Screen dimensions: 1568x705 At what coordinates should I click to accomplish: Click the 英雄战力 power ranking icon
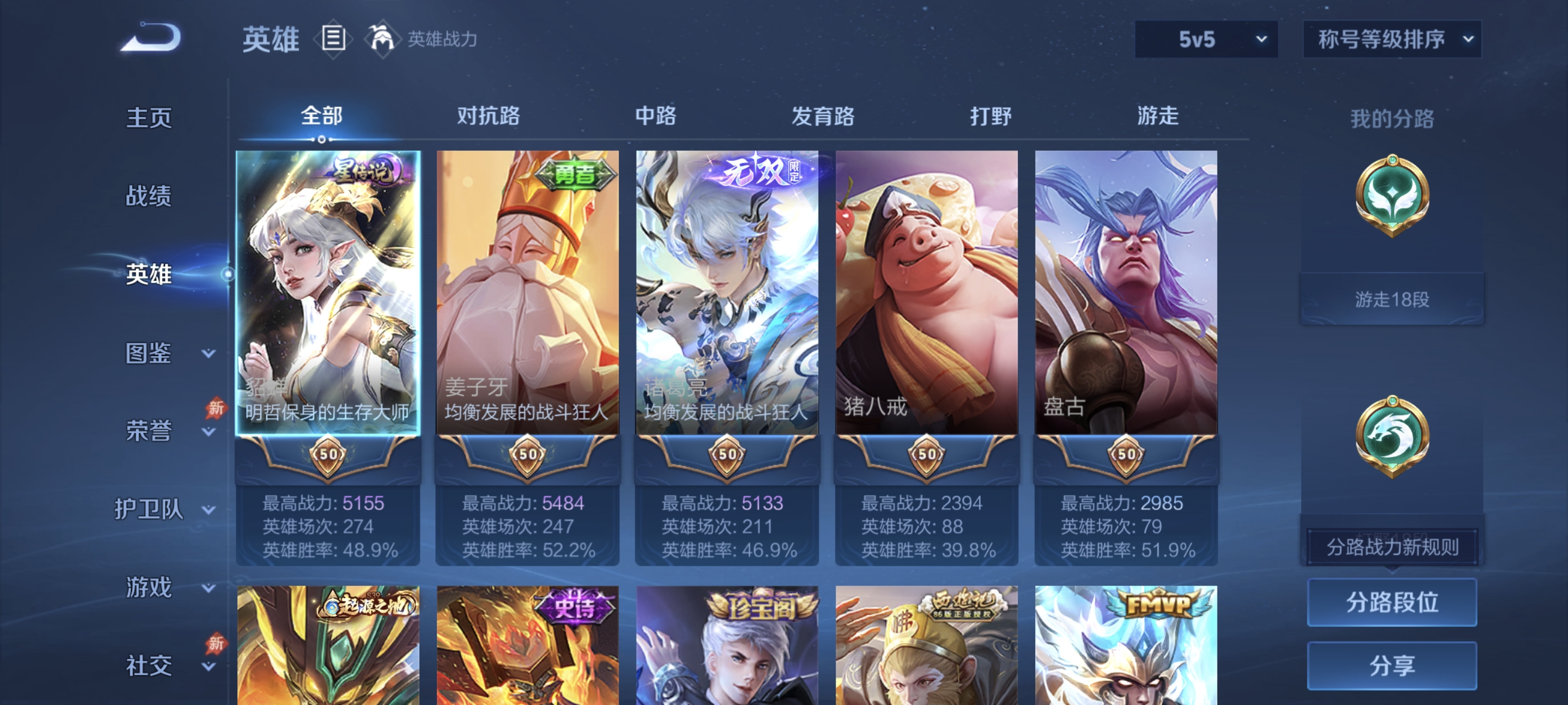tap(381, 38)
